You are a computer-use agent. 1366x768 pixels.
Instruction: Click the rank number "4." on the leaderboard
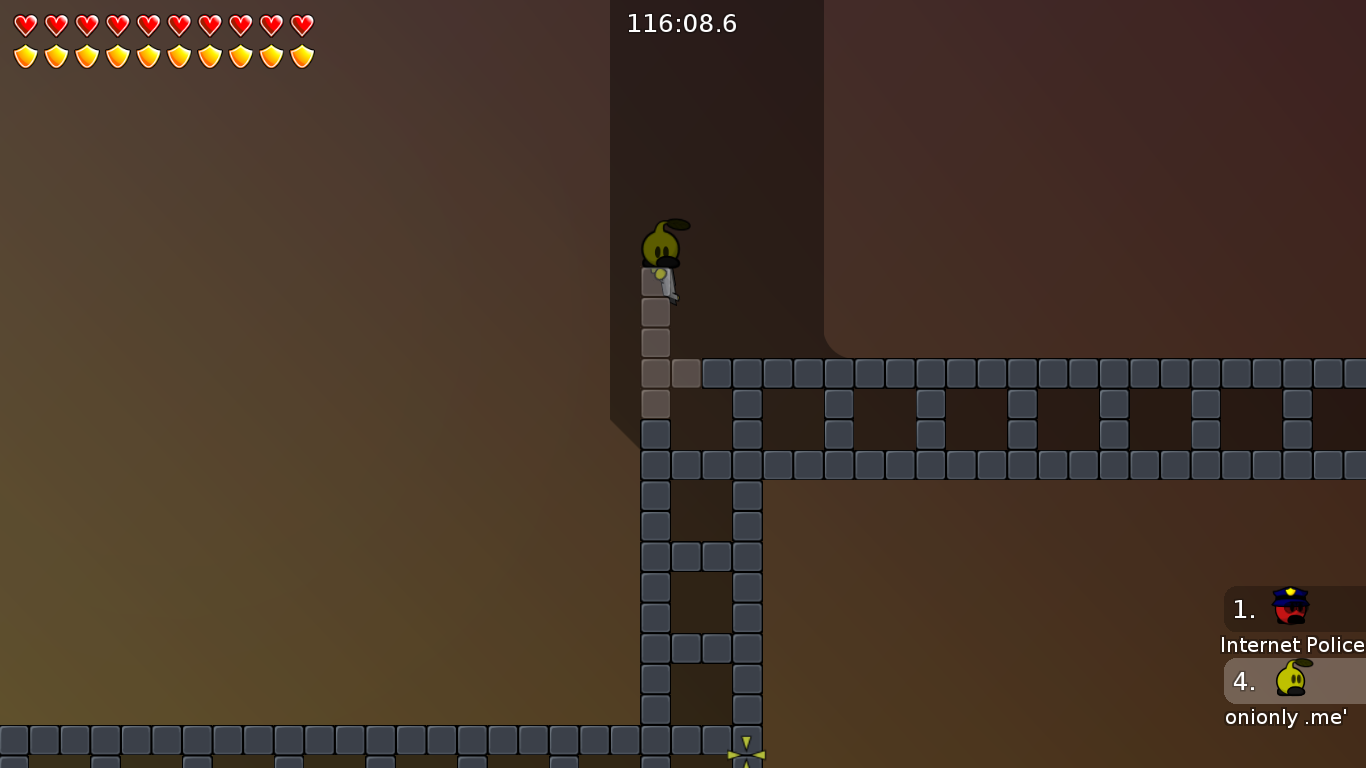[x=1243, y=681]
